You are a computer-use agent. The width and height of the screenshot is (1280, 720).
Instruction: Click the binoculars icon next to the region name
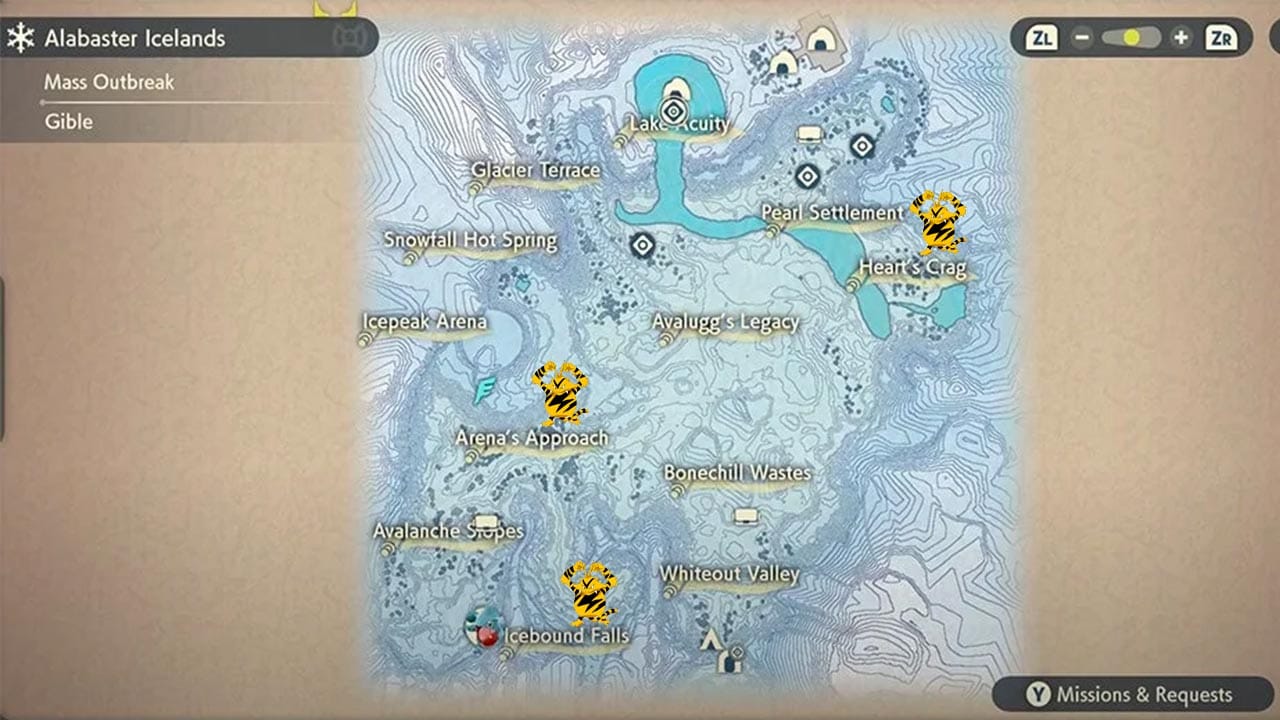tap(352, 37)
